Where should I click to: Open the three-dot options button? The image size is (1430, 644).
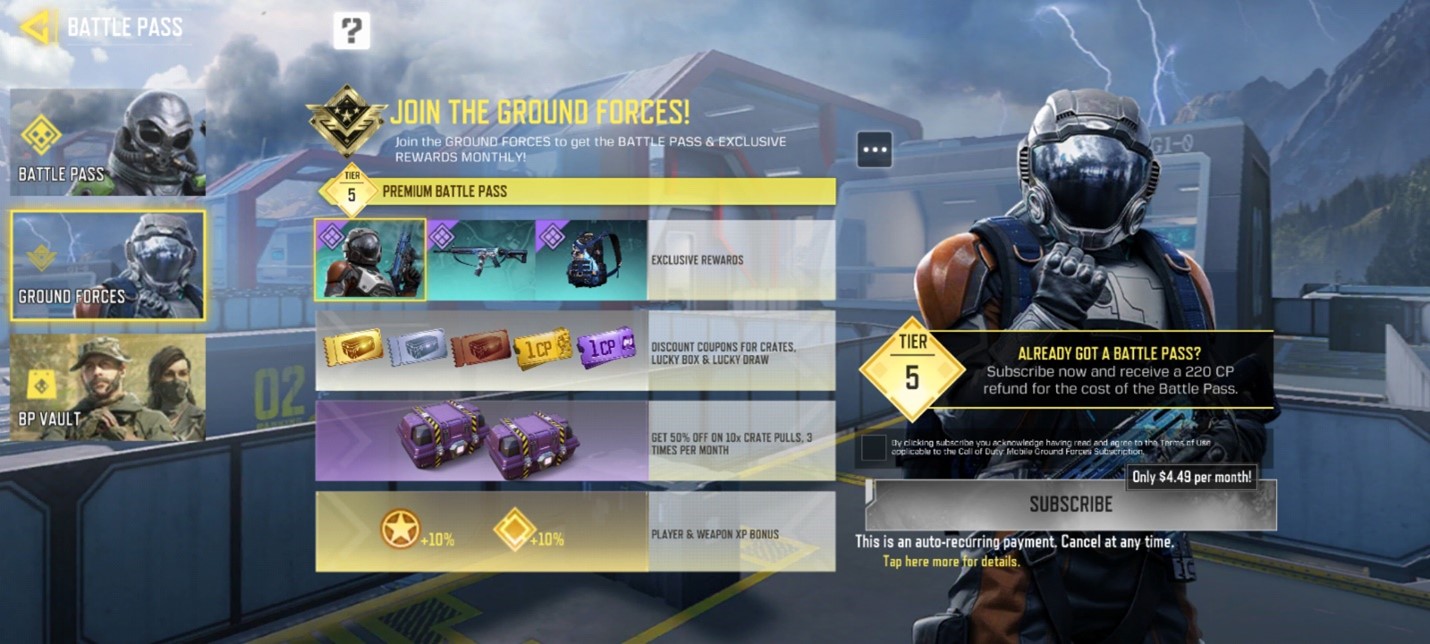click(874, 150)
